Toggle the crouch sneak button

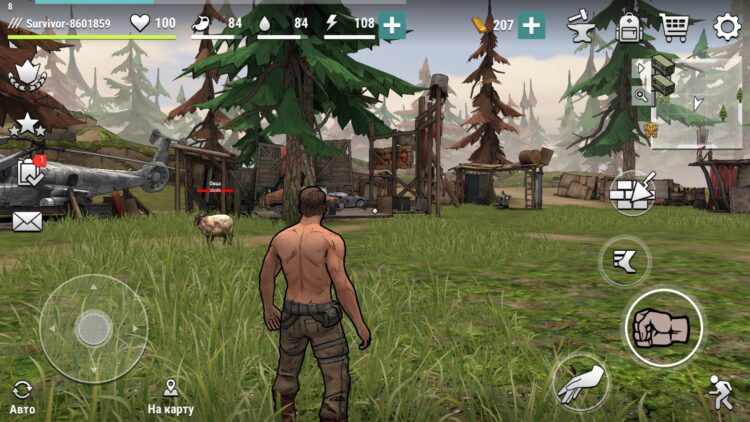720,388
